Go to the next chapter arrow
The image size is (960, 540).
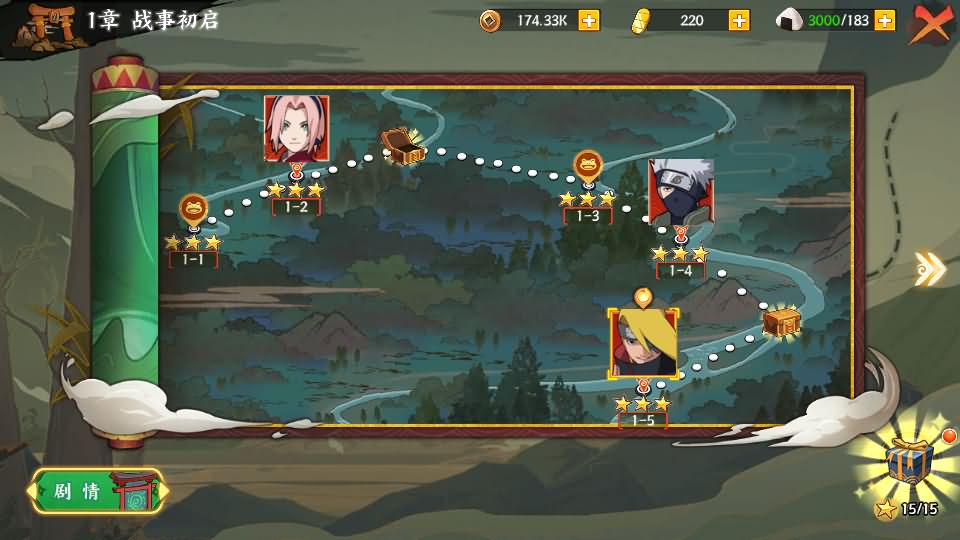929,268
